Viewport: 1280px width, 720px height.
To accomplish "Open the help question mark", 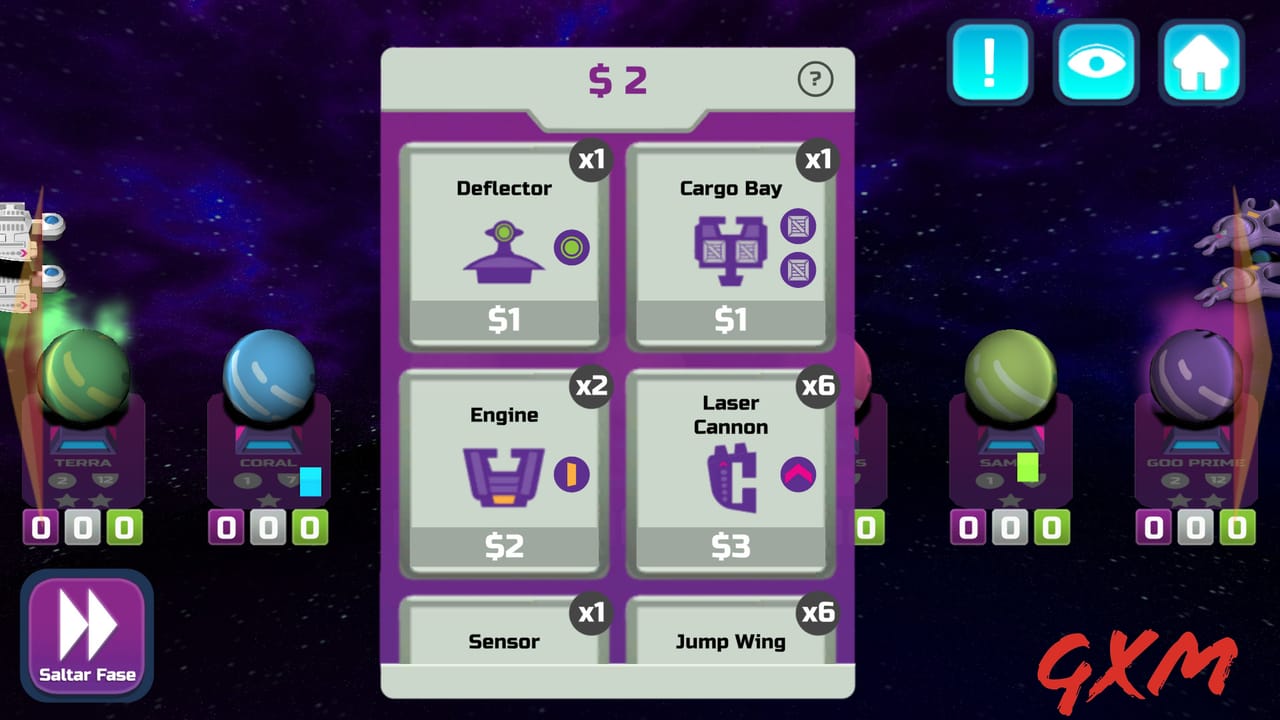I will click(x=816, y=80).
